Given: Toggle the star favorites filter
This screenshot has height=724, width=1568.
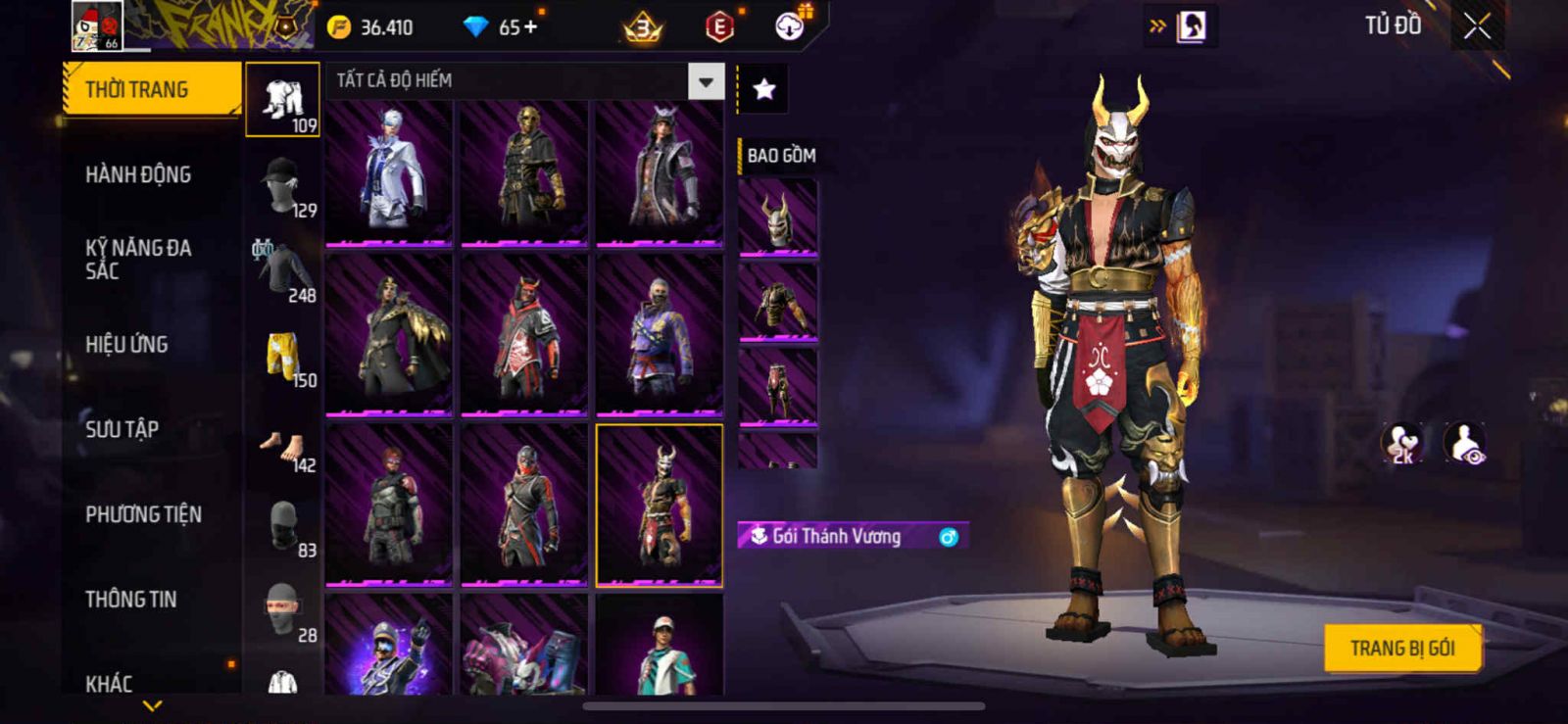Looking at the screenshot, I should point(763,90).
